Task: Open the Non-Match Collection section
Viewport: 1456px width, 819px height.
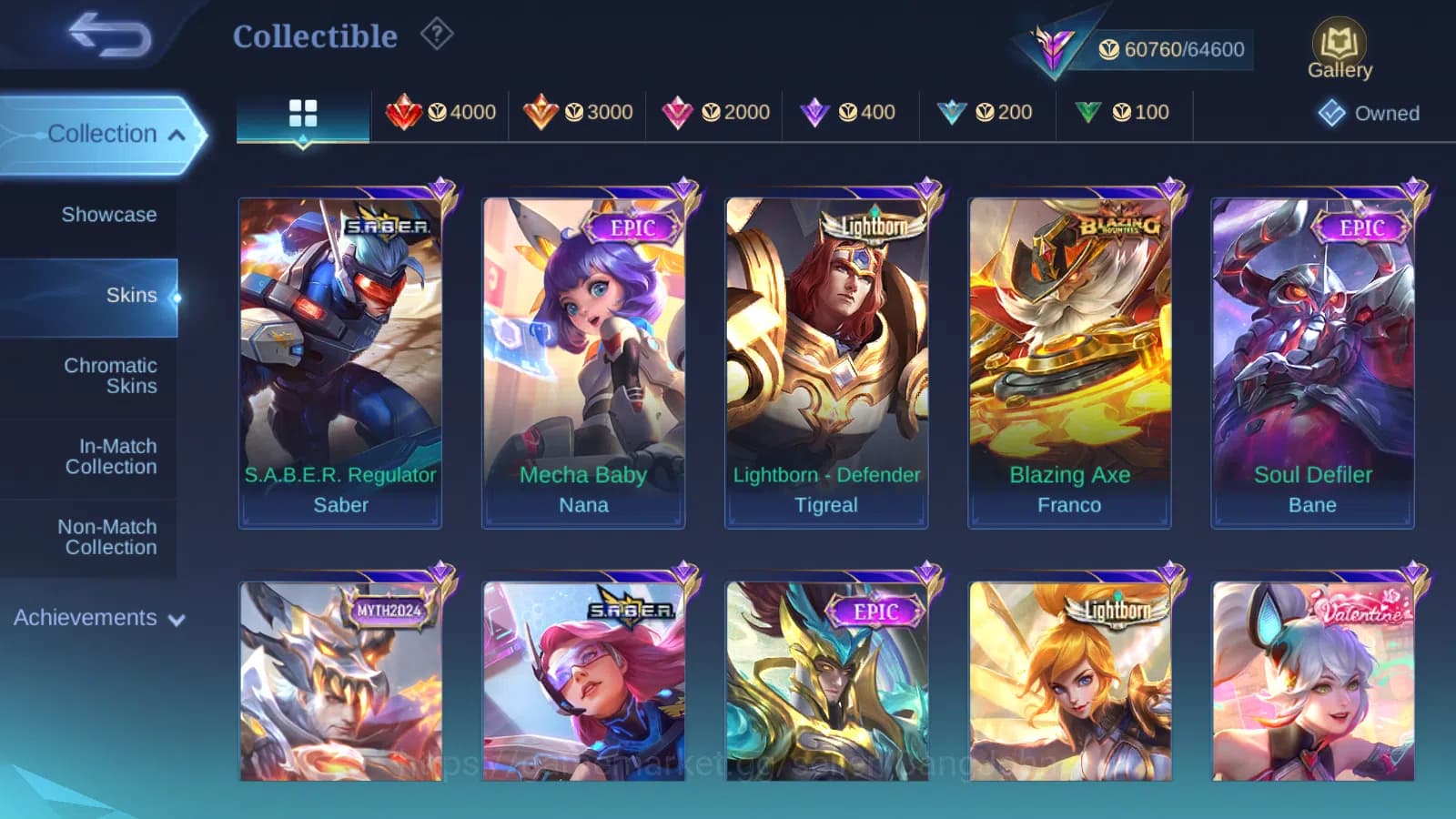Action: point(110,537)
